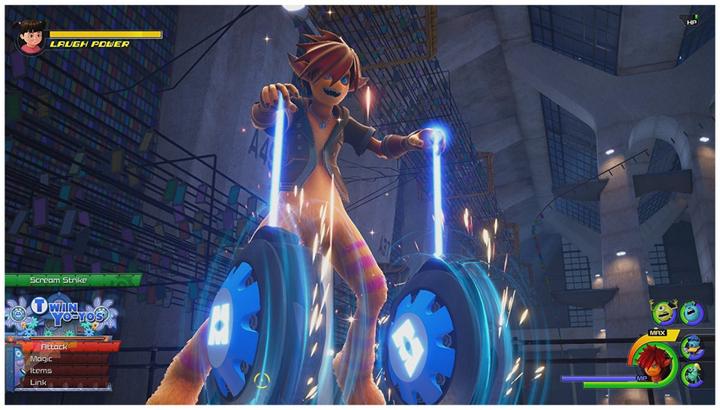The width and height of the screenshot is (720, 410).
Task: Select the Link command
Action: pos(40,382)
